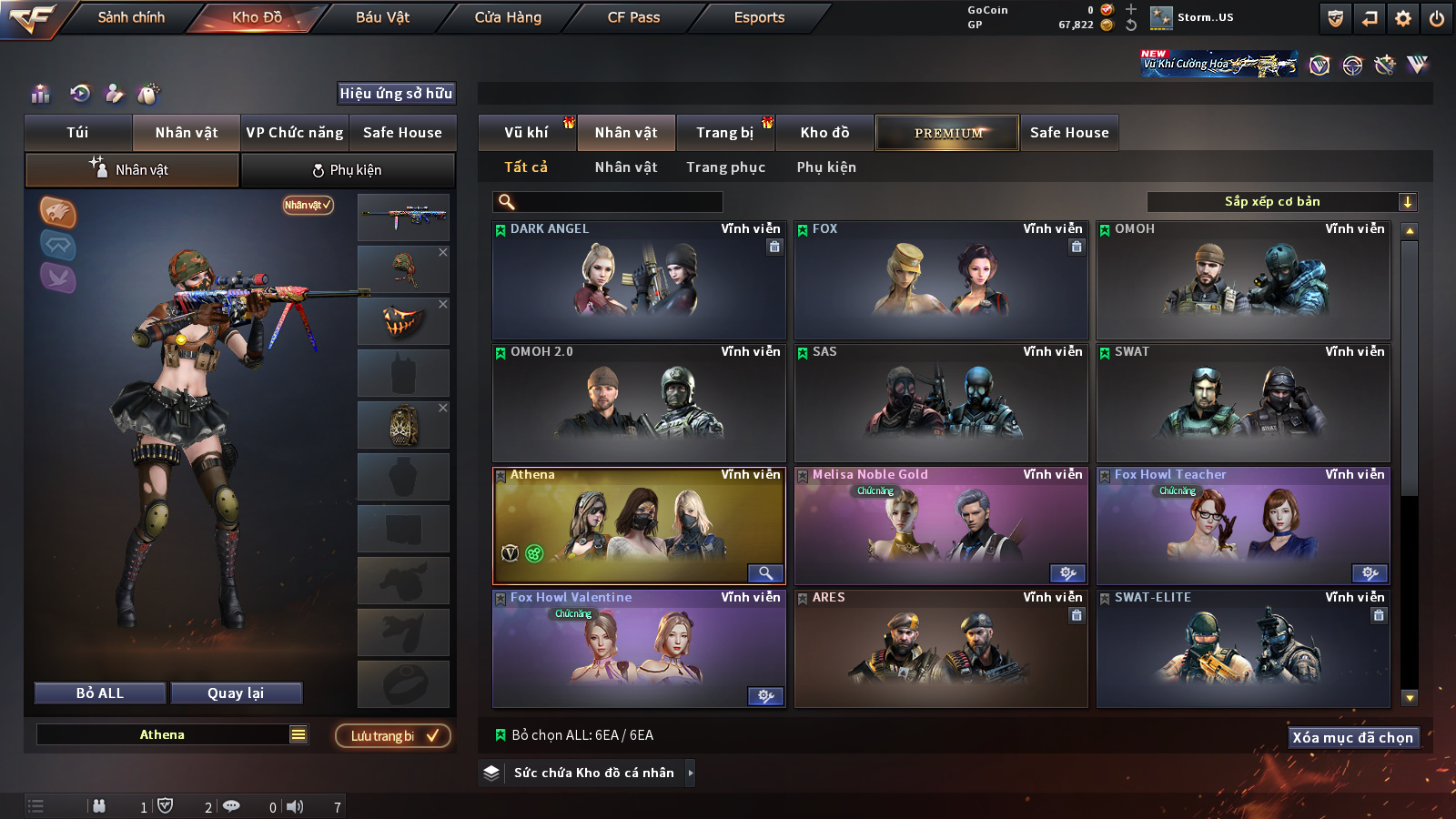Click the Bỏ ALL button
1456x819 pixels.
pyautogui.click(x=100, y=693)
